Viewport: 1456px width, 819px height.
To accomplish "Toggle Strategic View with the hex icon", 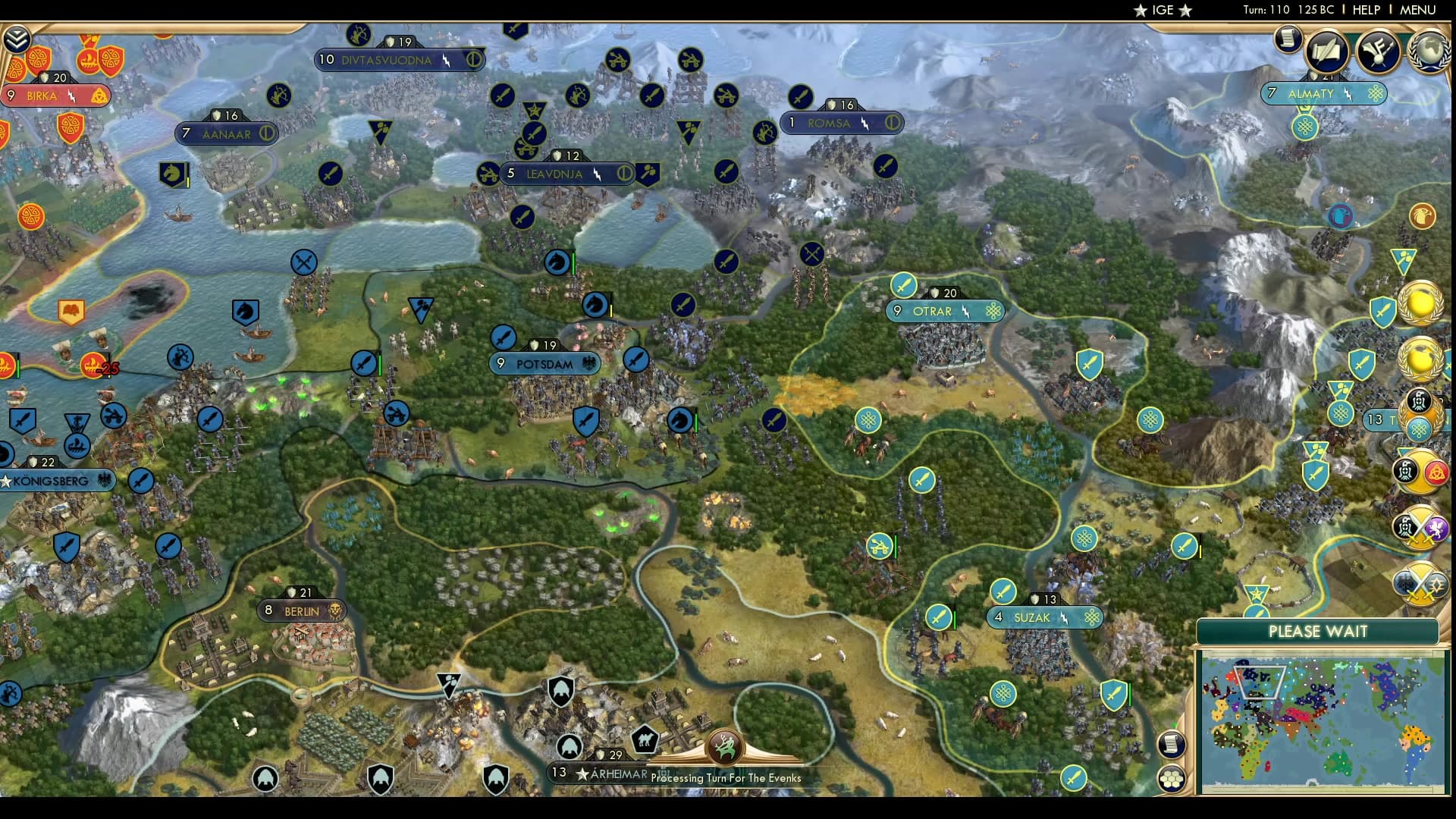I will coord(1172,779).
